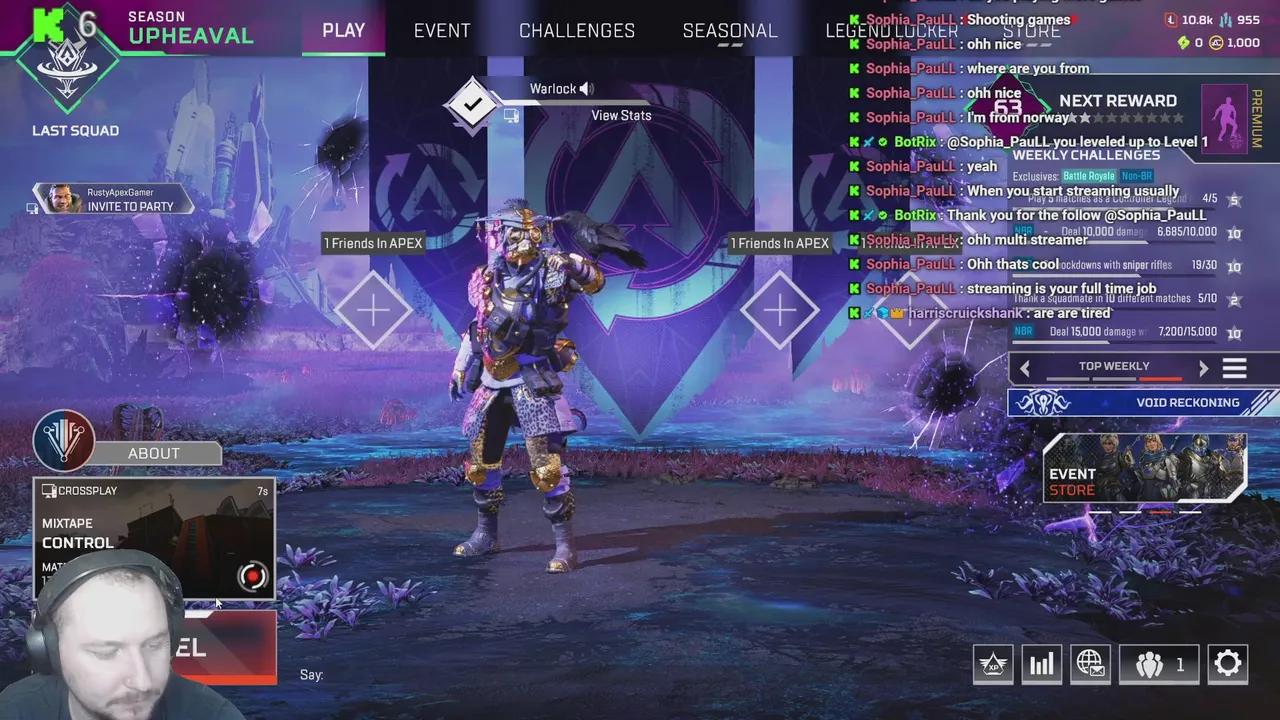This screenshot has width=1280, height=720.
Task: Open match statistics bar chart icon
Action: coord(1041,663)
